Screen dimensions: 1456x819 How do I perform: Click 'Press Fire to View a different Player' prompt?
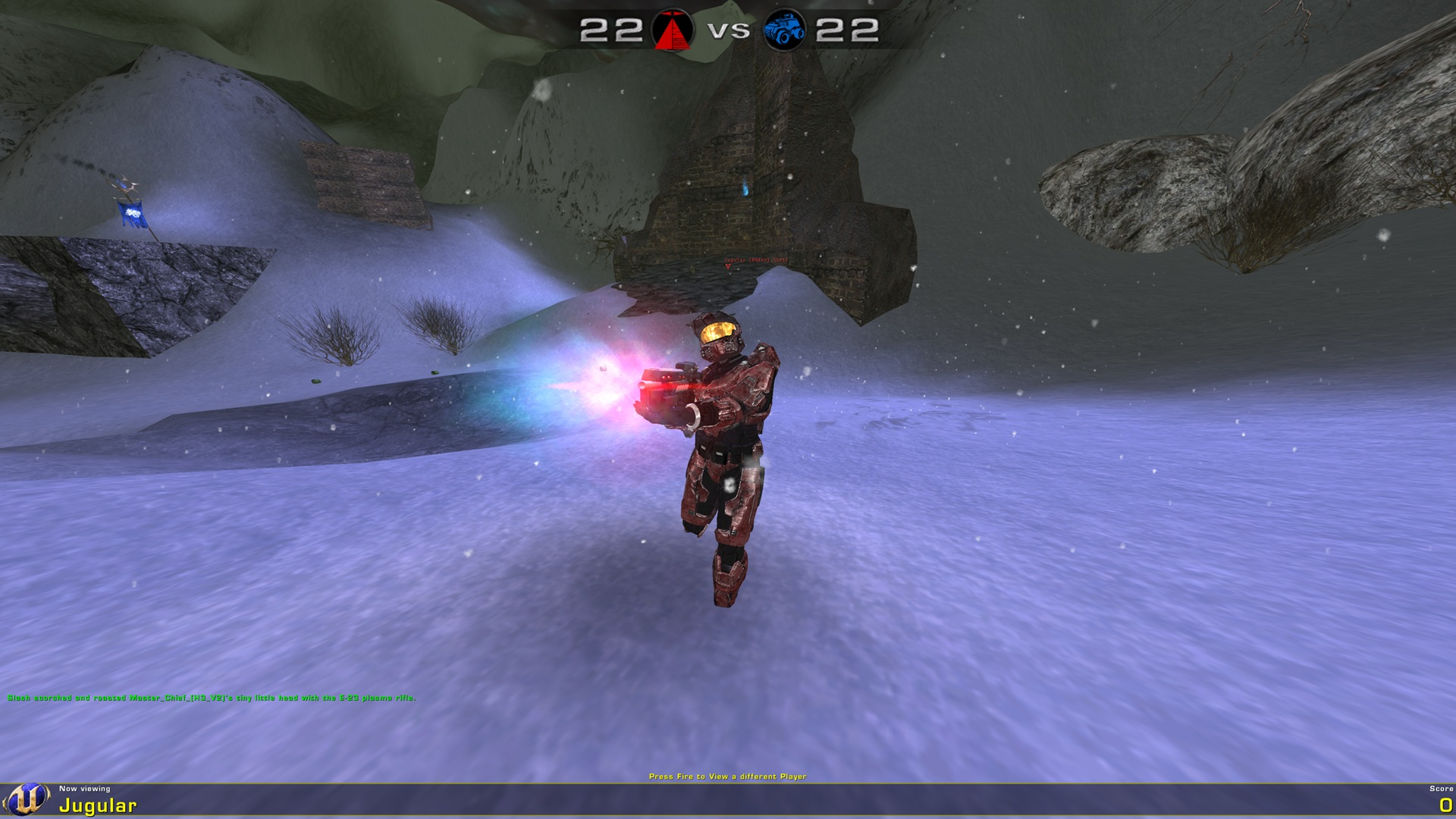point(728,776)
